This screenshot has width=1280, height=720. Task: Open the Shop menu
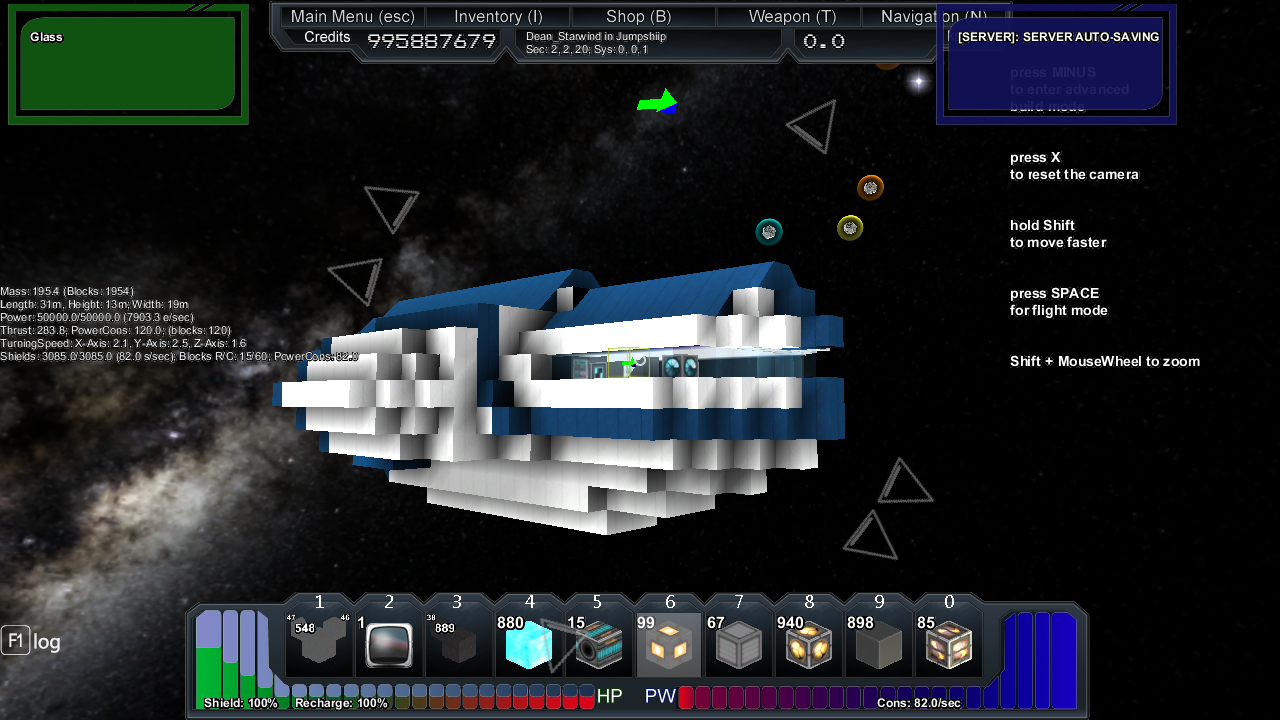[x=638, y=17]
